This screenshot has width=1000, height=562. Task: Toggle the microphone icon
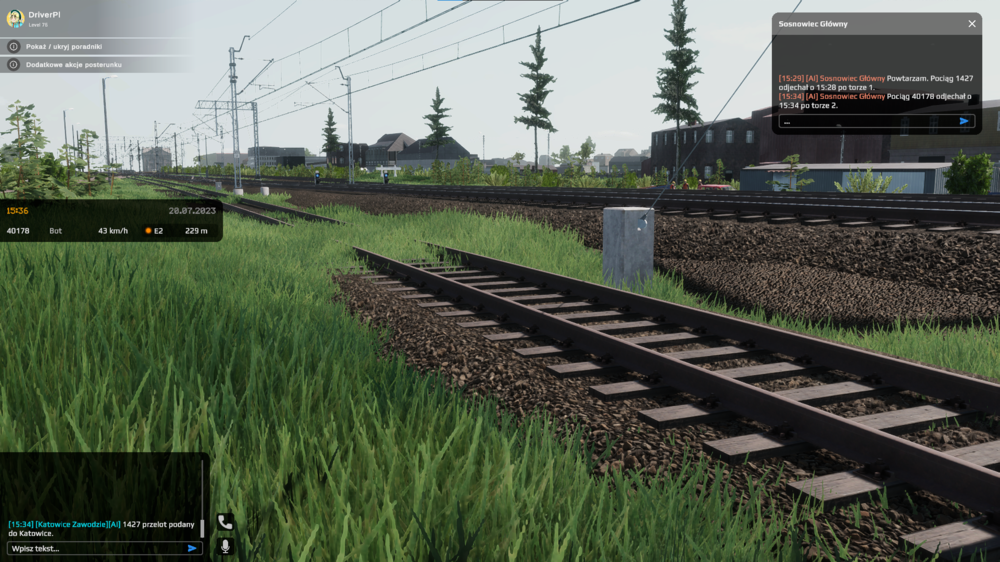tap(225, 546)
